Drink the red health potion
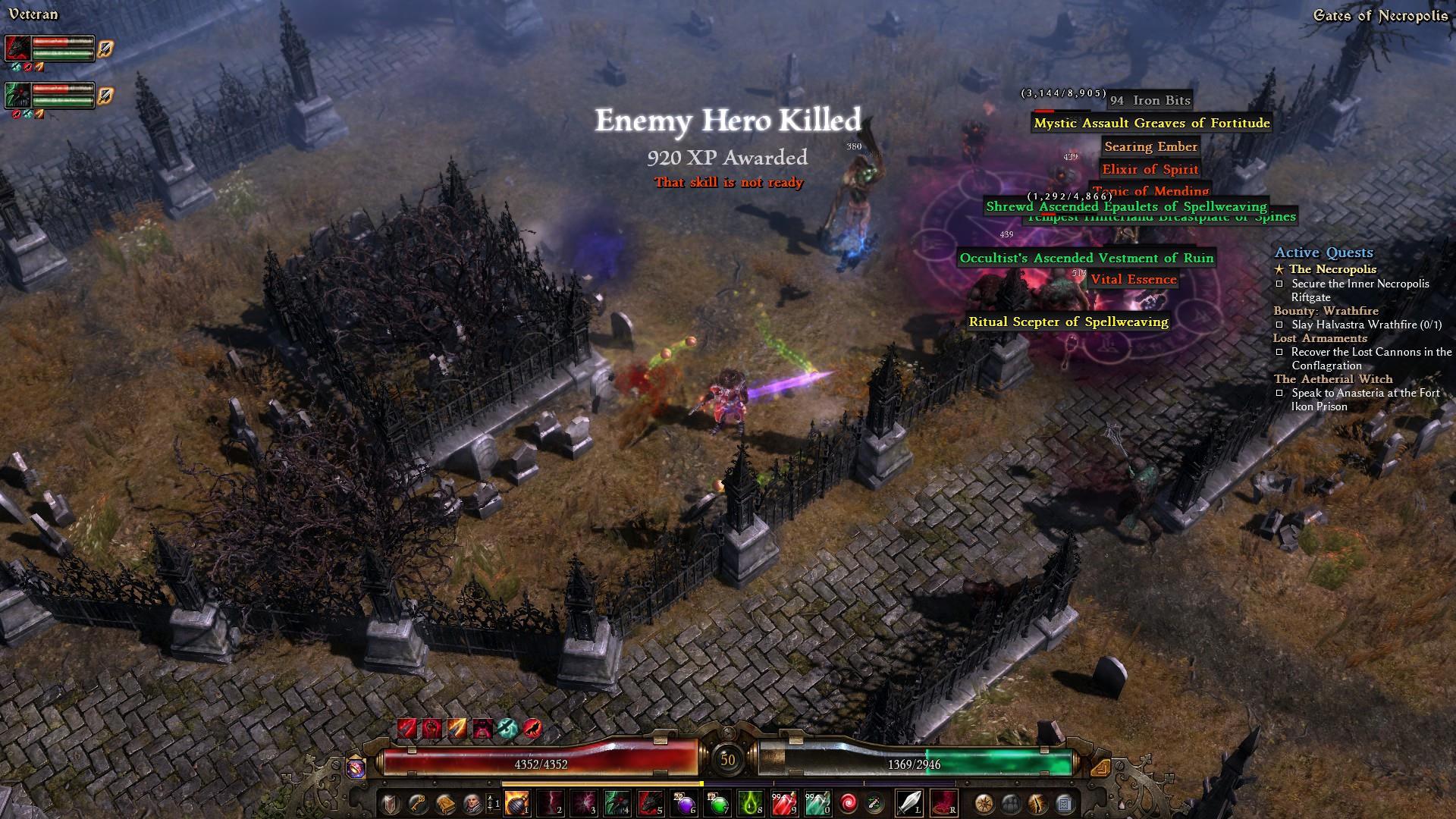Viewport: 1456px width, 819px height. coord(783,803)
